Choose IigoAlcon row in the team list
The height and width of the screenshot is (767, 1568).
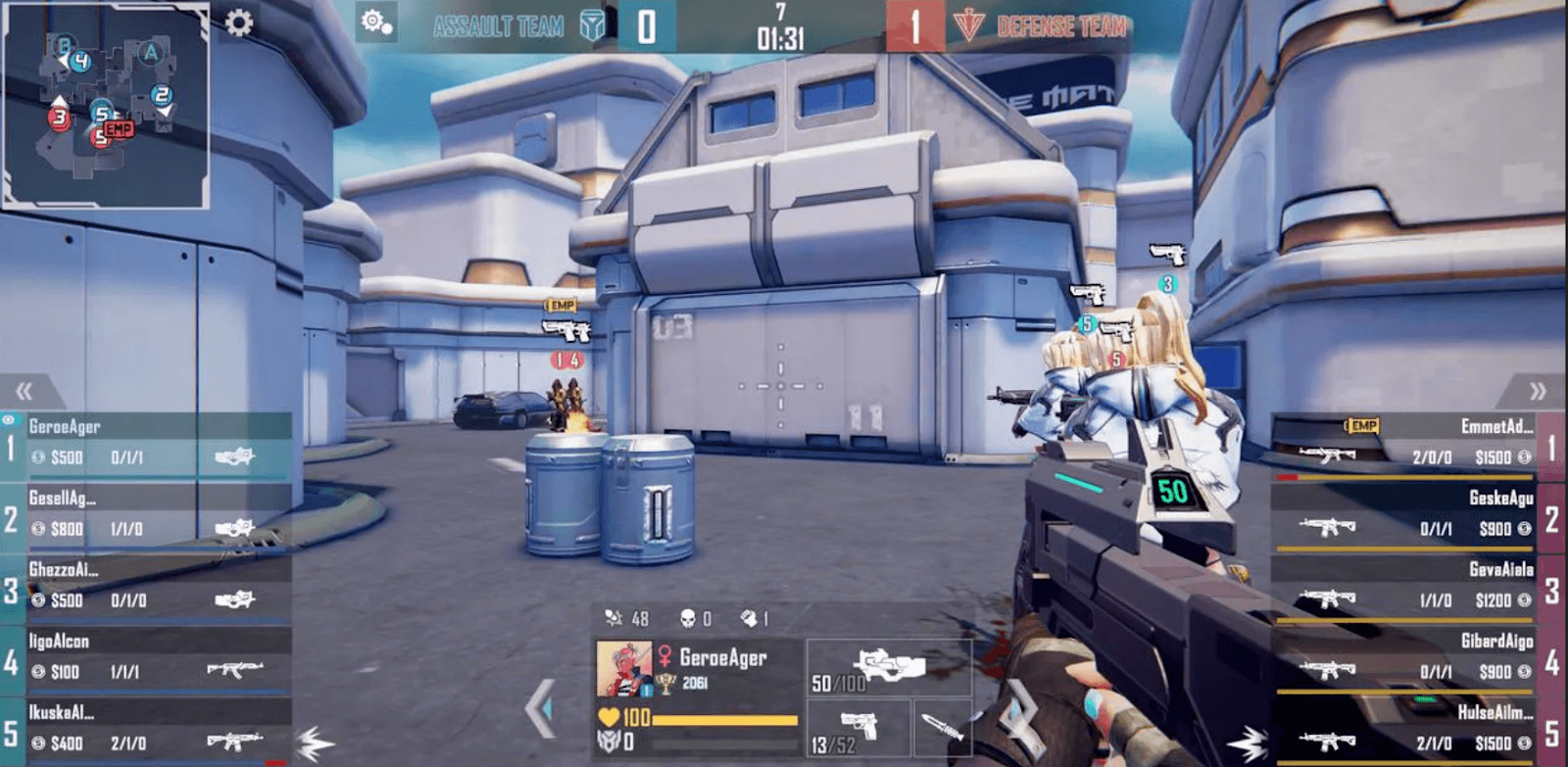[147, 659]
